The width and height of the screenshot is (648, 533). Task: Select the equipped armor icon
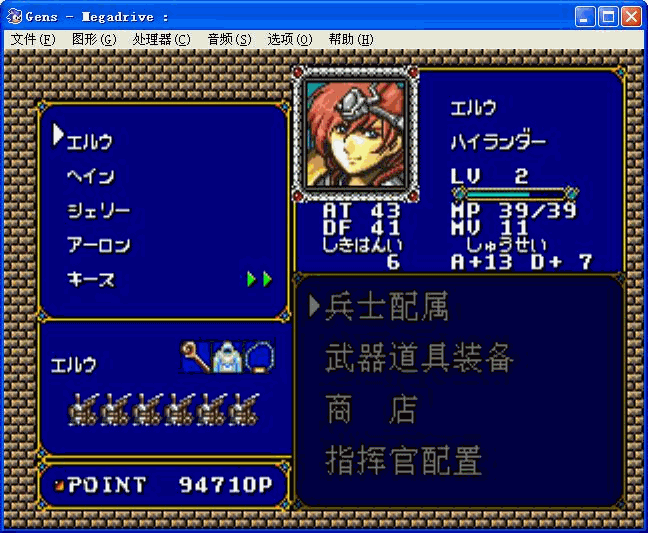coord(227,357)
